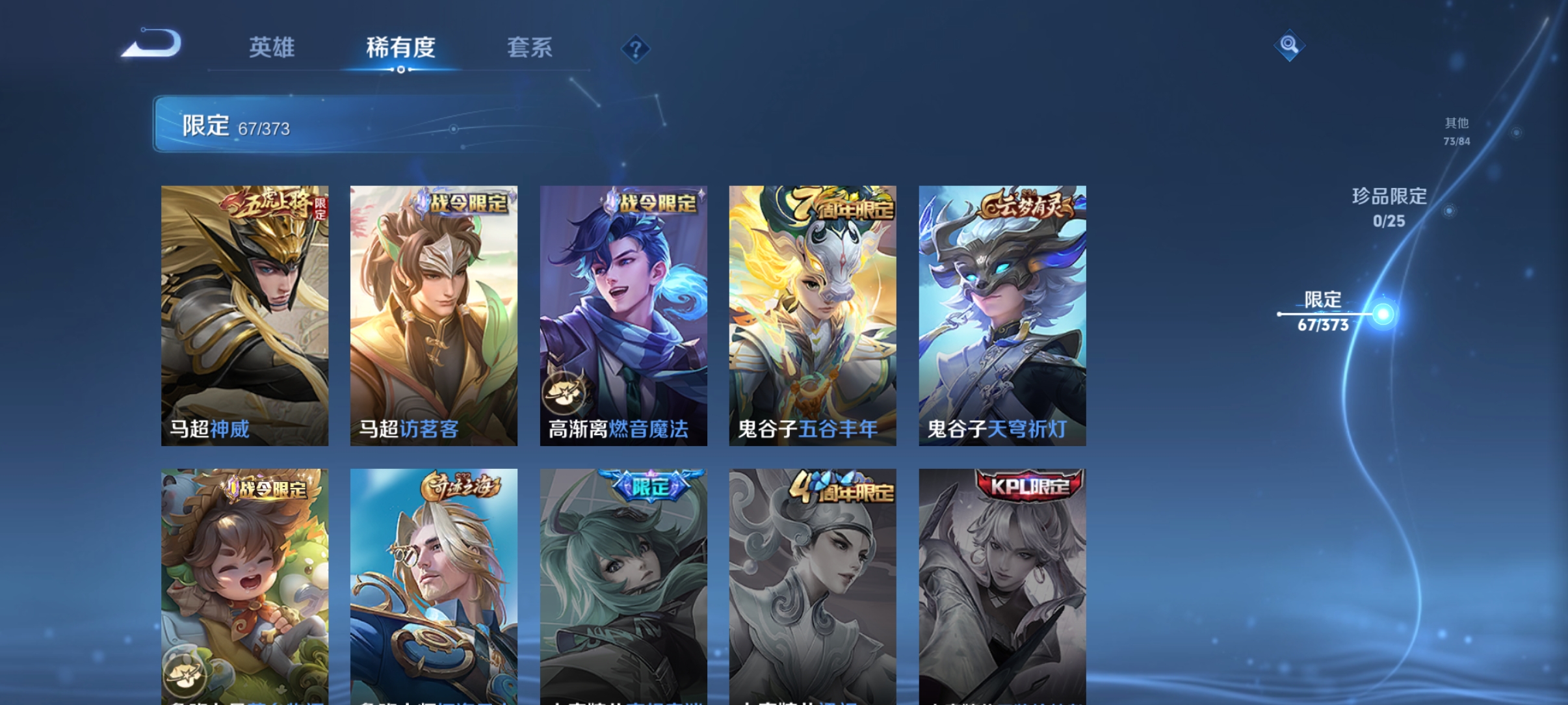Screen dimensions: 1568x705
Task: Click the question mark help icon
Action: [x=635, y=49]
